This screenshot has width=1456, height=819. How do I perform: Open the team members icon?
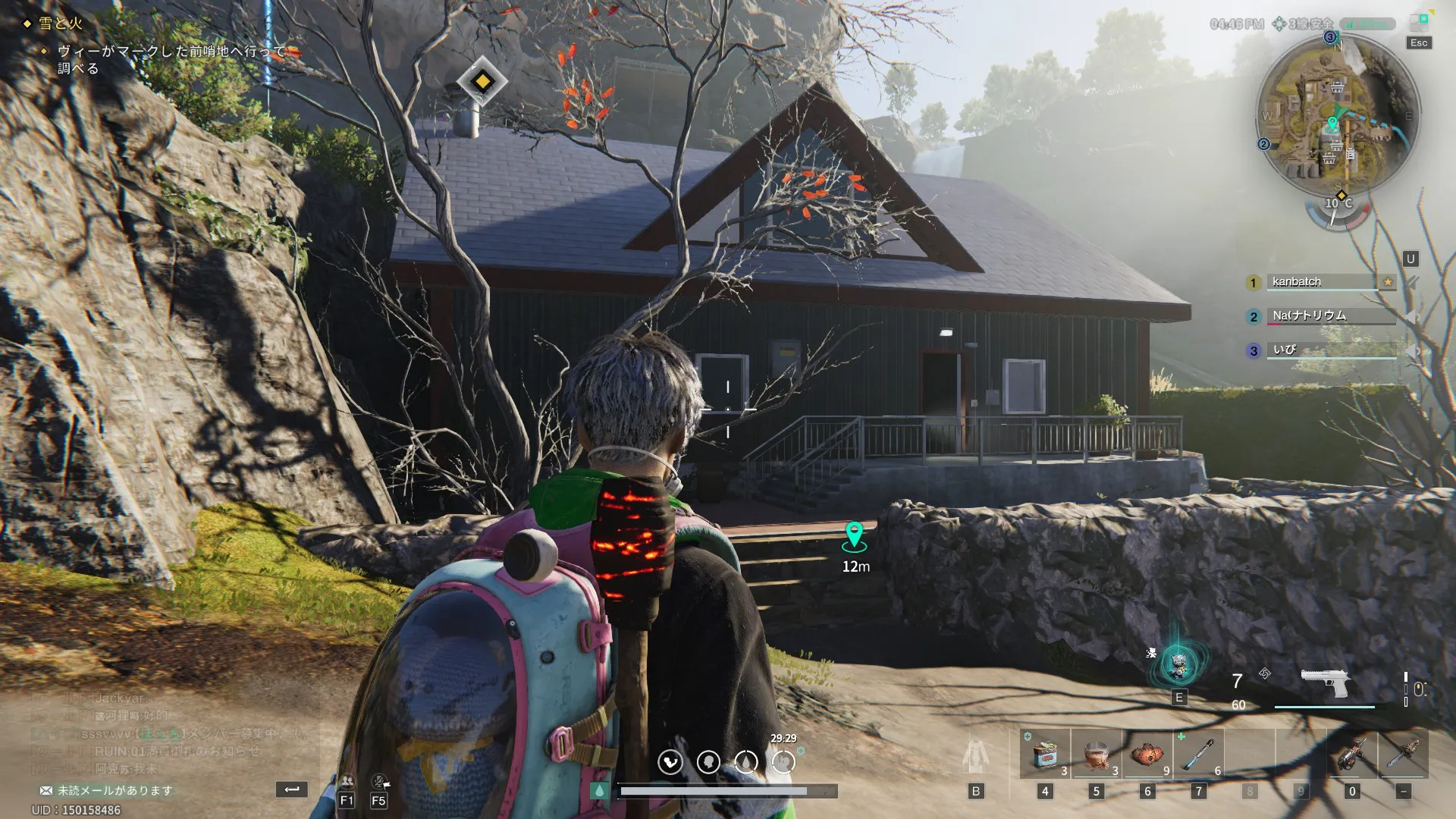click(x=347, y=781)
